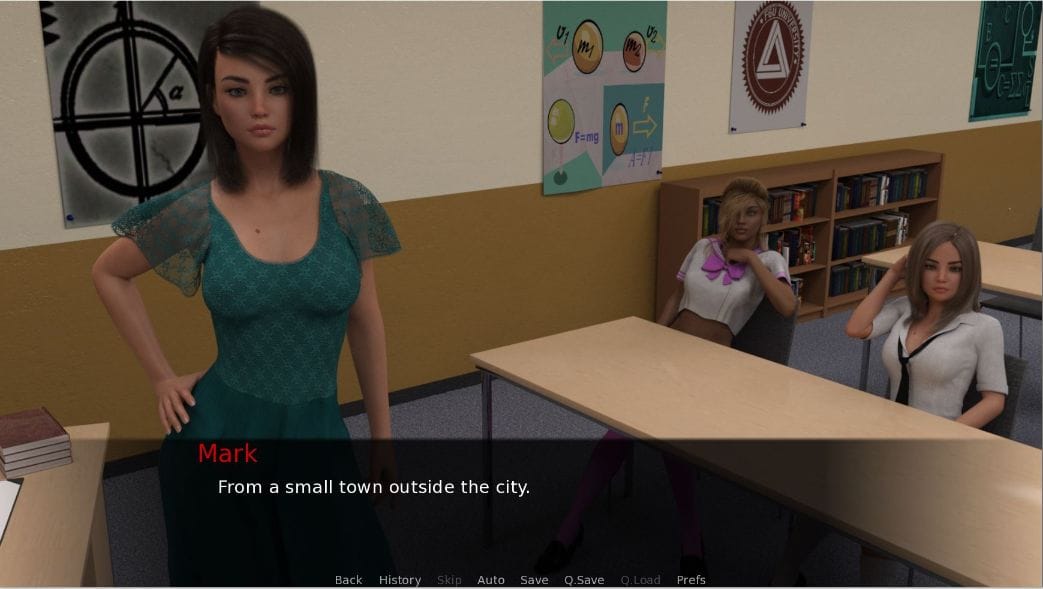Toggle Auto dialogue advance
The width and height of the screenshot is (1043, 589).
click(x=490, y=580)
